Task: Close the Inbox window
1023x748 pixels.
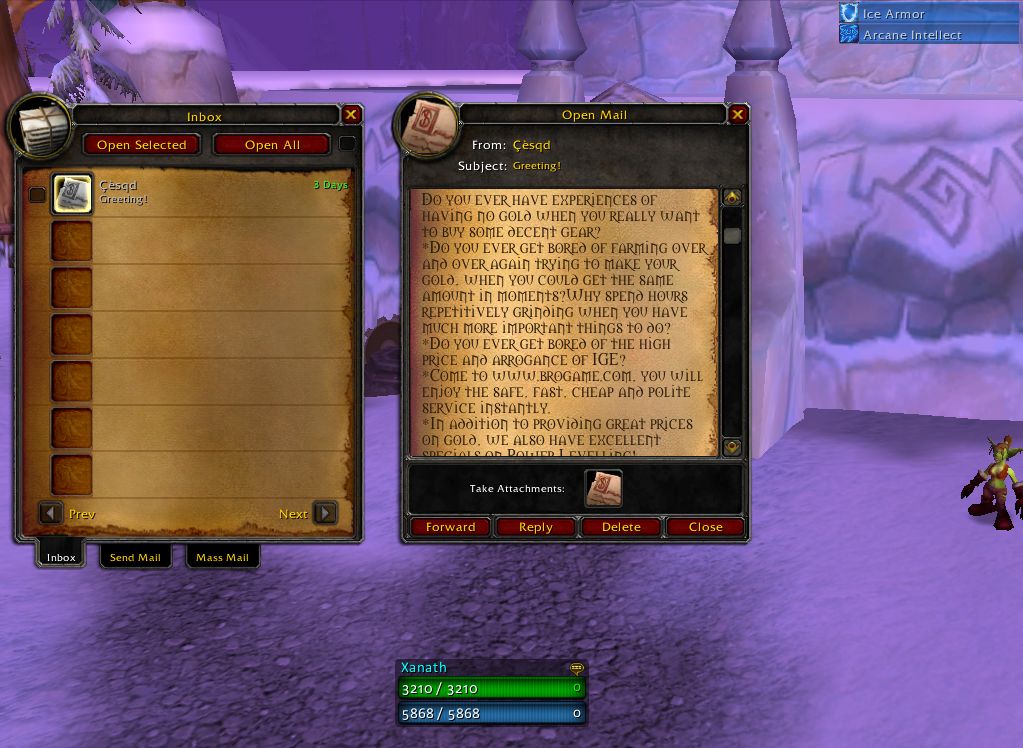Action: tap(351, 115)
